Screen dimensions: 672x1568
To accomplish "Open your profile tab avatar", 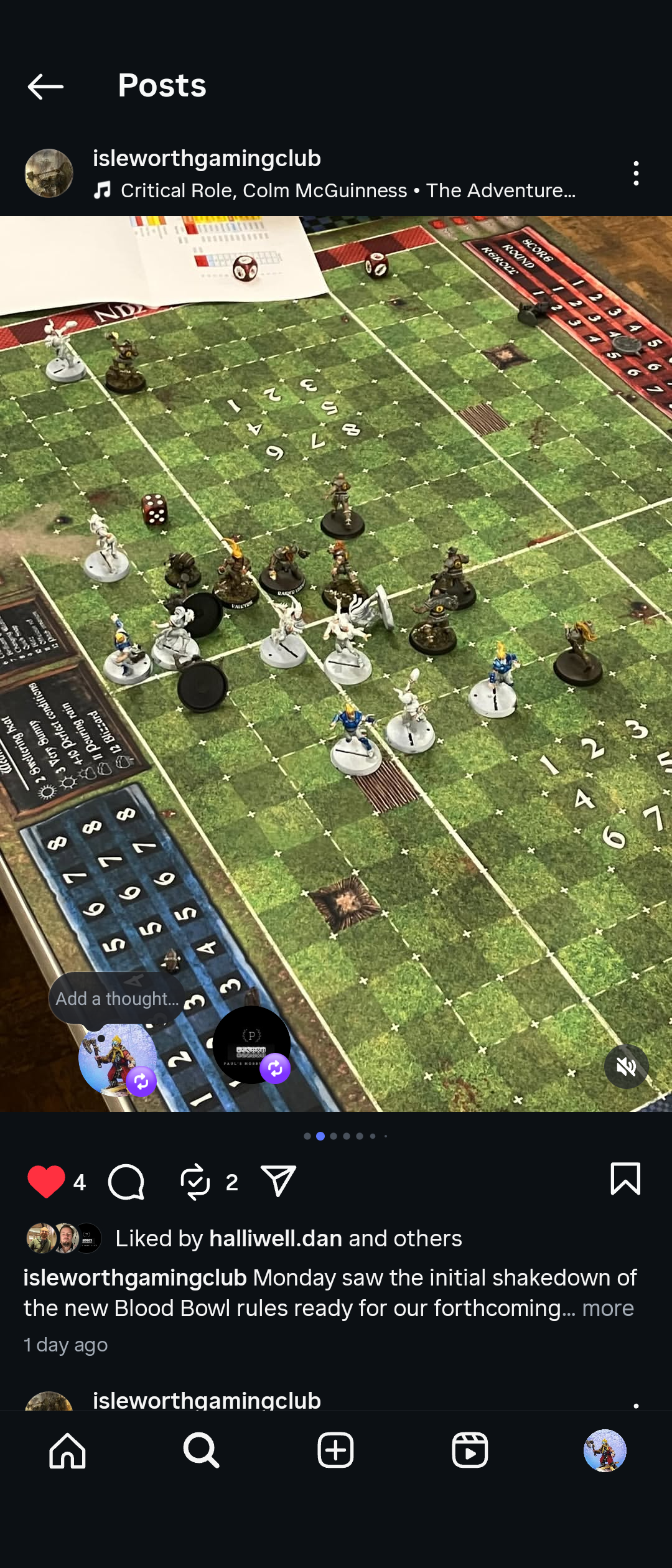I will (604, 1451).
